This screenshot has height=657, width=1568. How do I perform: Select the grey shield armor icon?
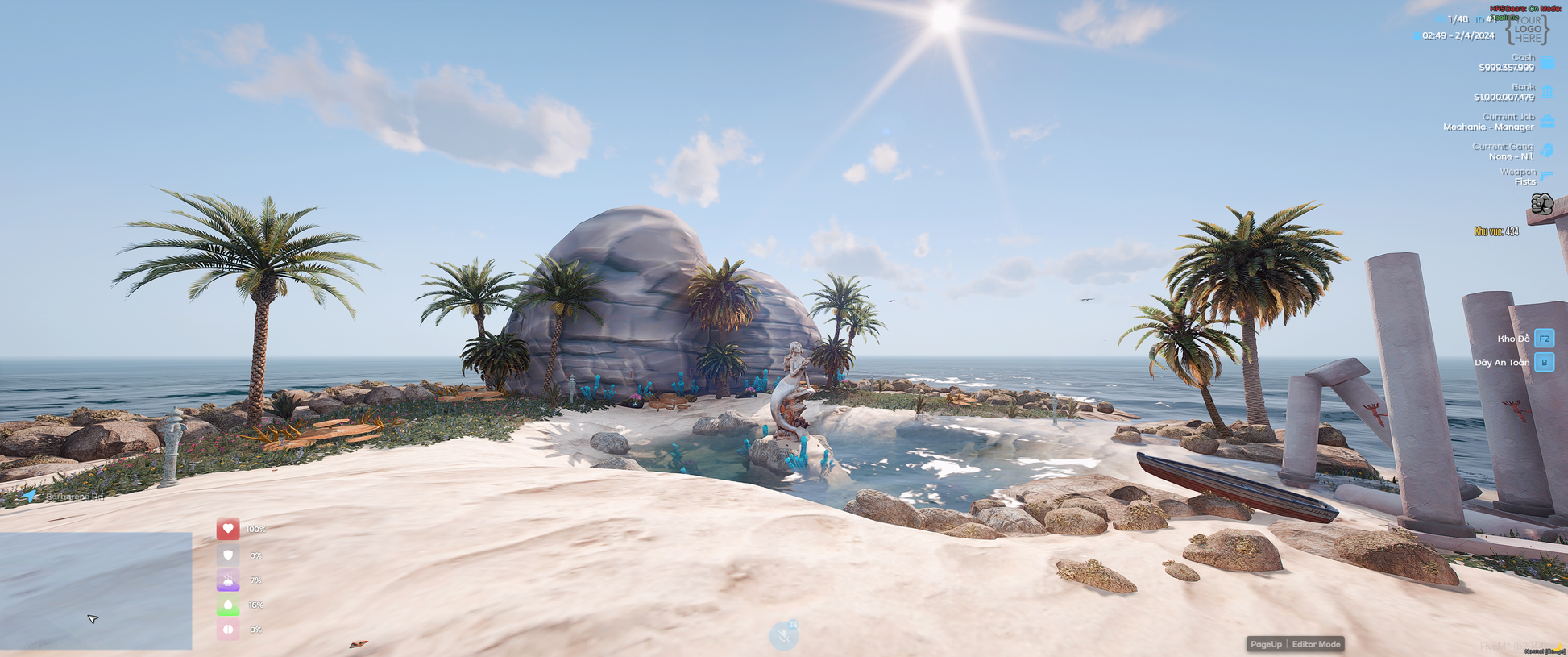pyautogui.click(x=228, y=555)
